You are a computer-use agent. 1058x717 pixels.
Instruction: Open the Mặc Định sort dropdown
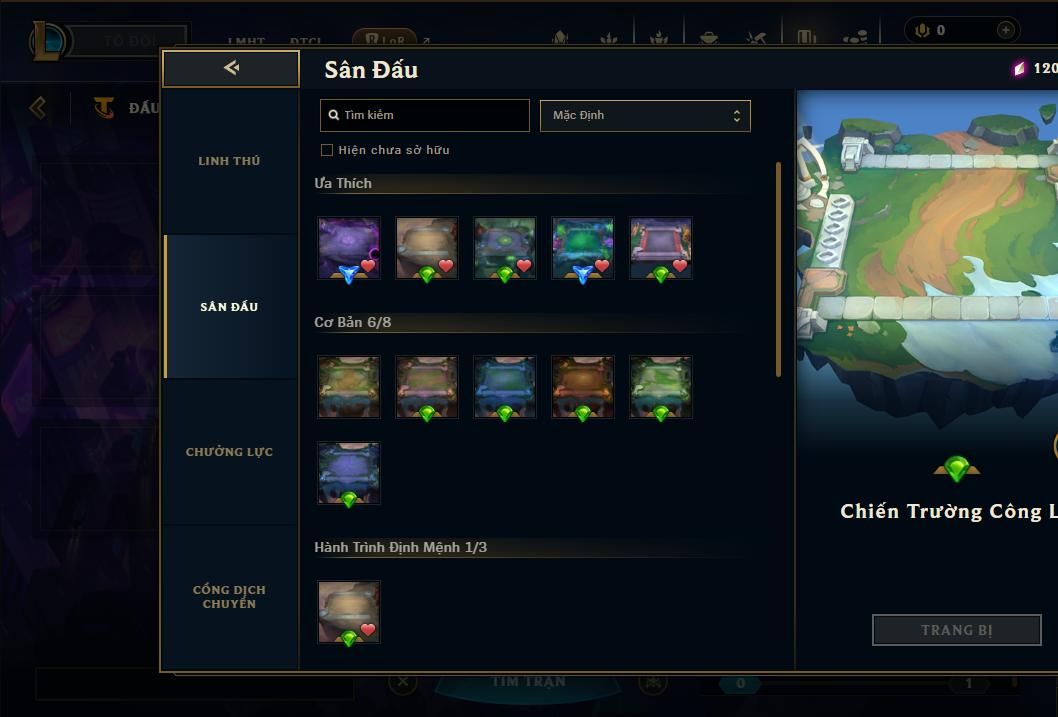click(x=645, y=115)
